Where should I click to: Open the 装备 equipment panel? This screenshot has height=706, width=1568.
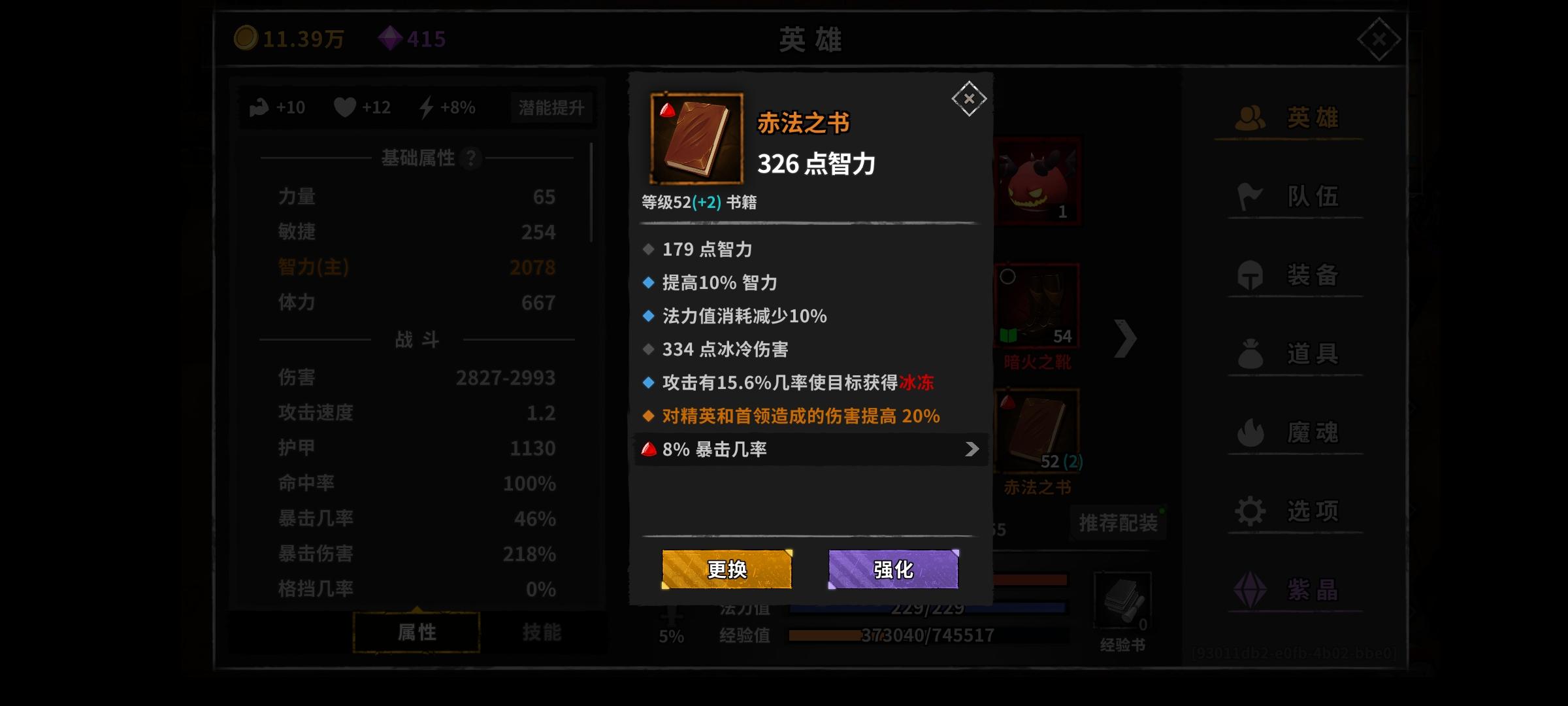click(1290, 275)
